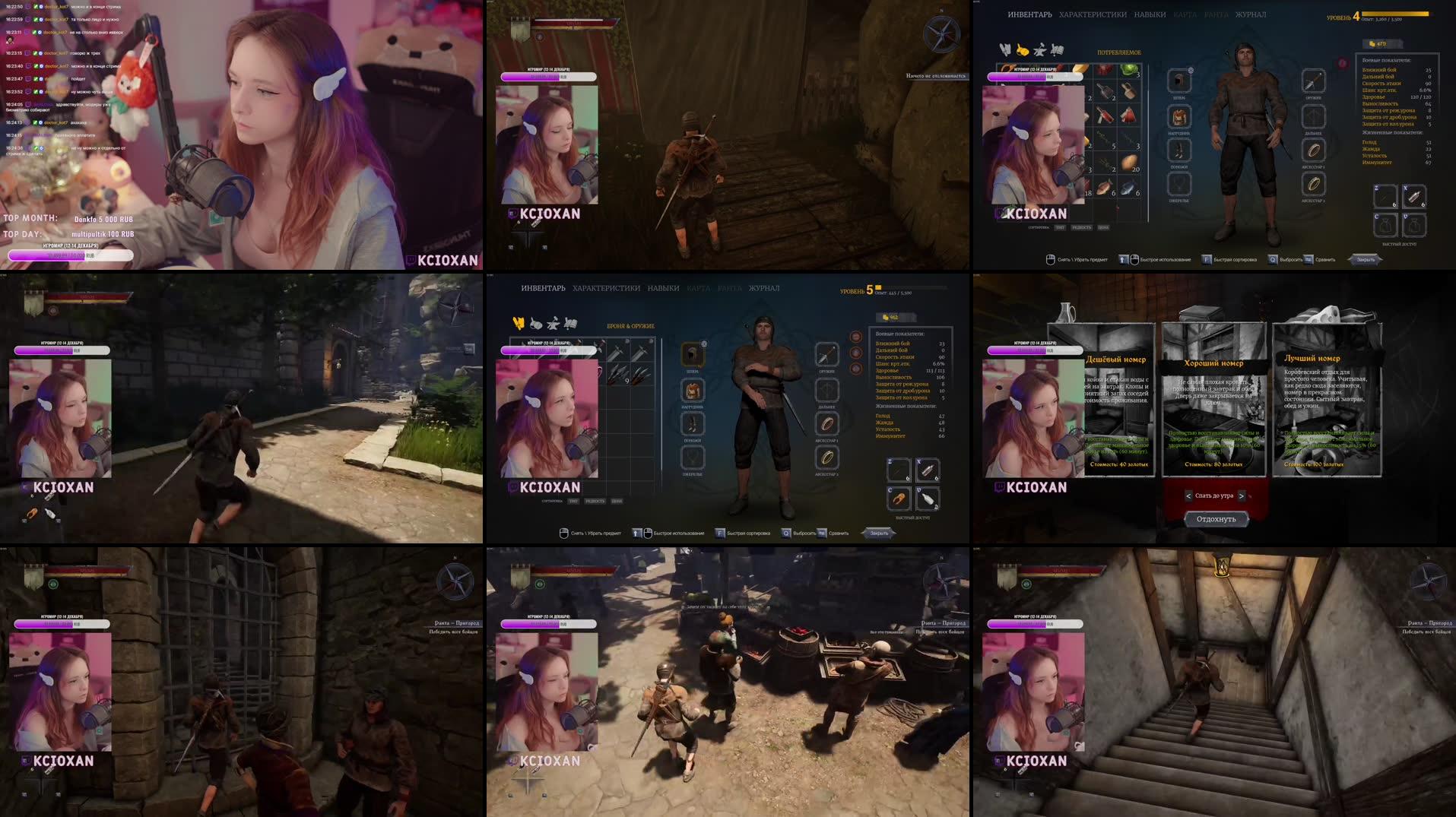Switch to the ХАРАКТЕРИСТИКИ tab

(x=605, y=288)
